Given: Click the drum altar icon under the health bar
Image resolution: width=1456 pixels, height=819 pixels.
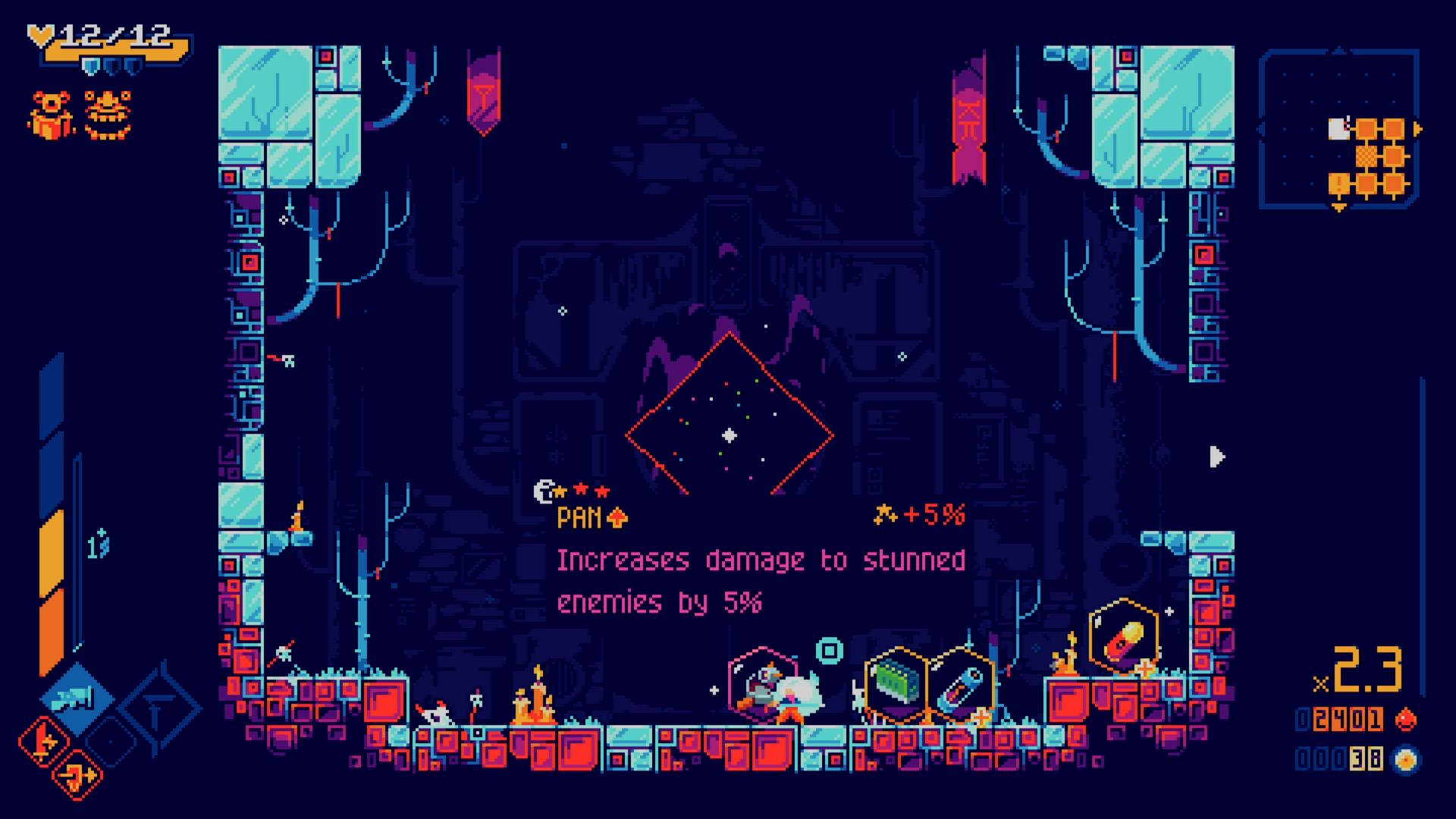Looking at the screenshot, I should [51, 116].
